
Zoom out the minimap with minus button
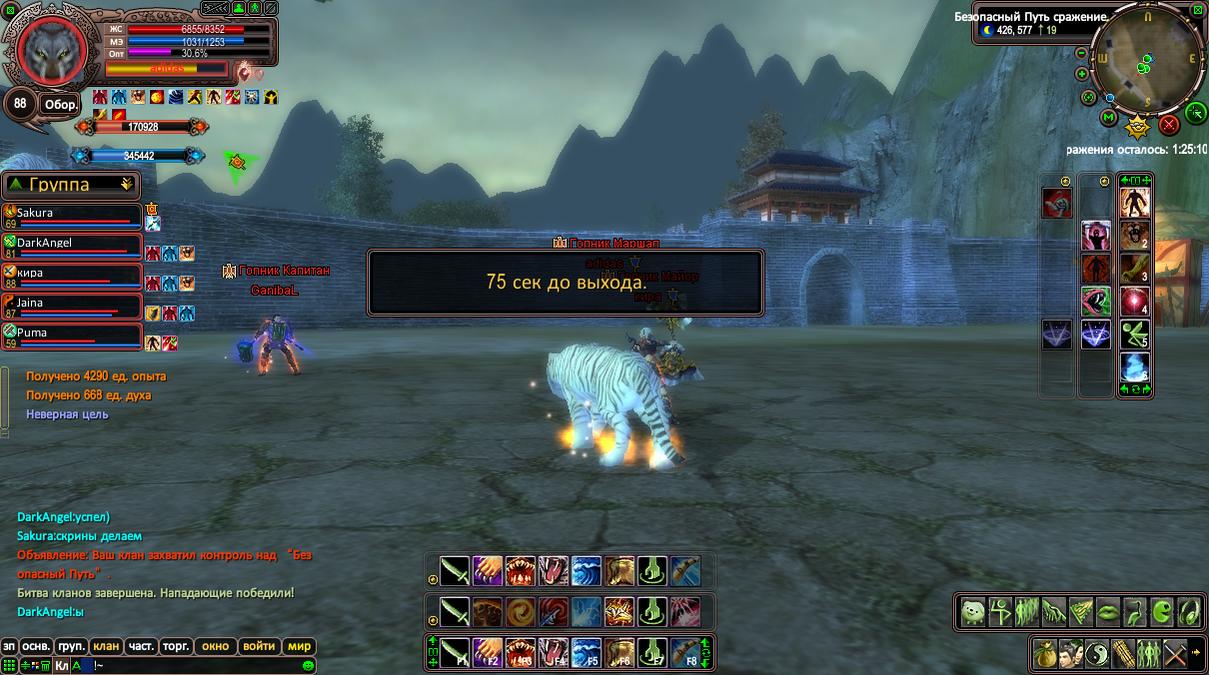point(1082,53)
